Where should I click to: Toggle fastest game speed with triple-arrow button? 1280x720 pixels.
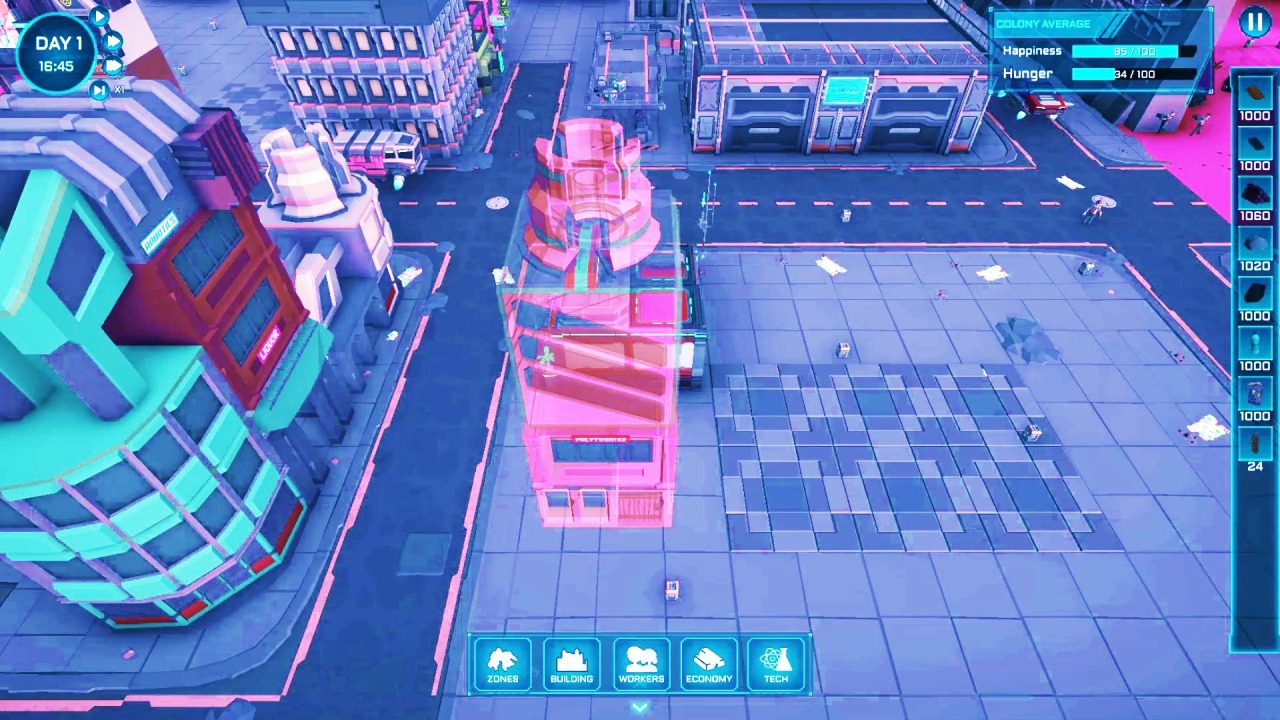[x=113, y=66]
